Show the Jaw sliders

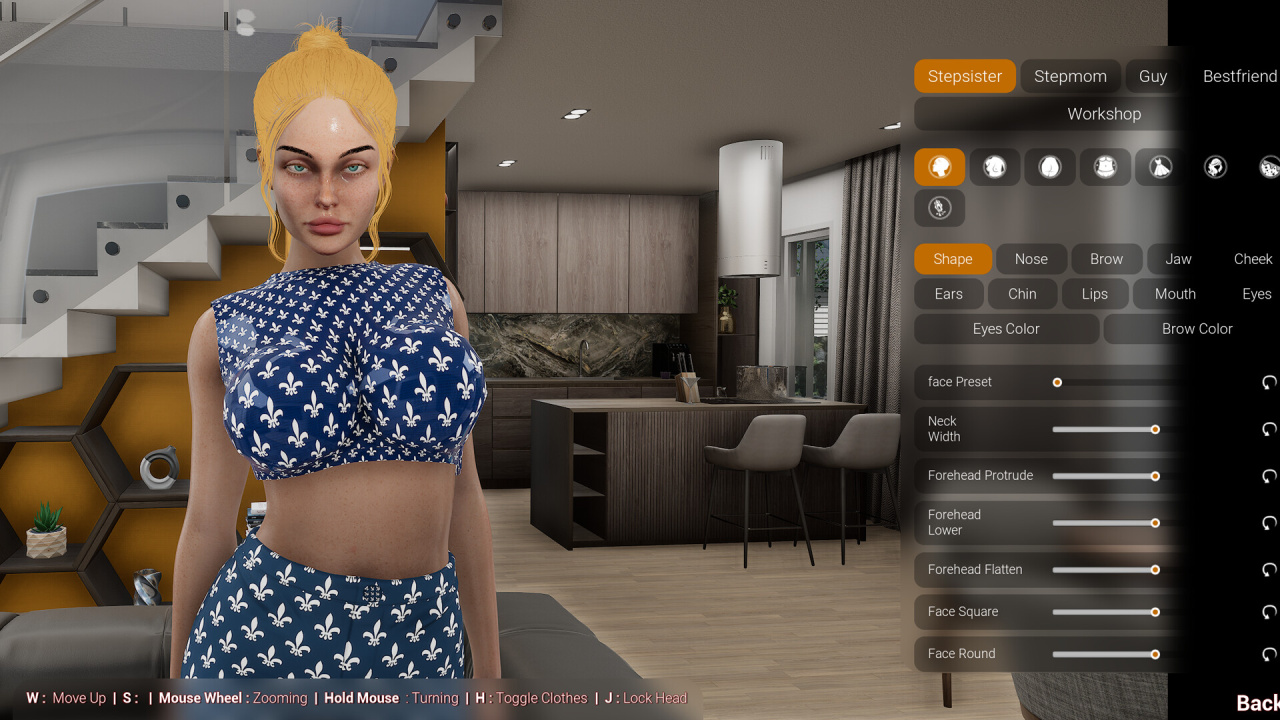click(1178, 259)
